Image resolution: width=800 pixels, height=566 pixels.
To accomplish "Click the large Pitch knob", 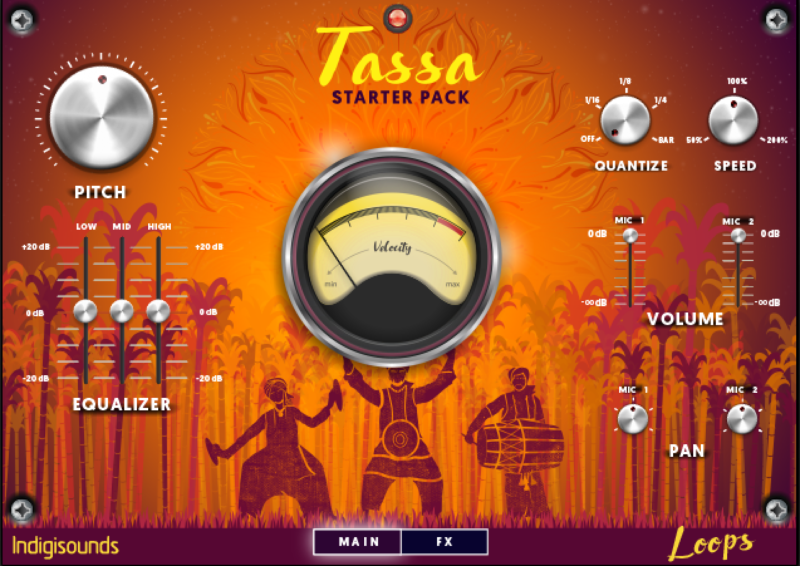I will click(x=102, y=115).
